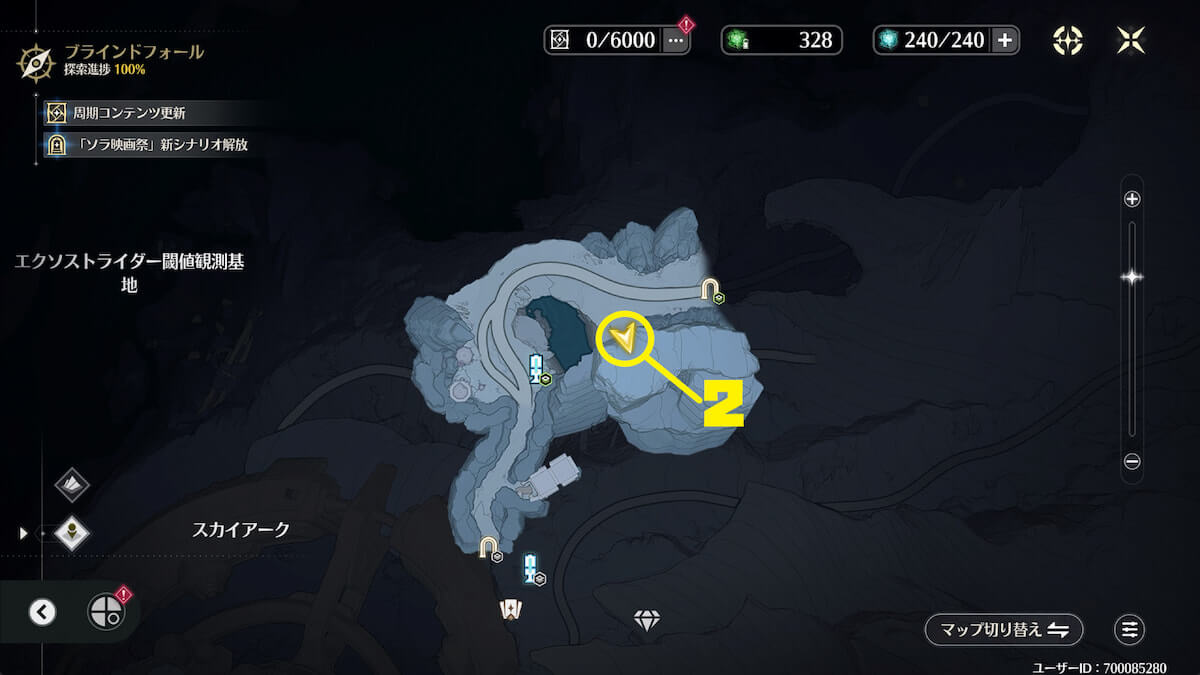
Task: Open the 0/6000 points details menu
Action: [676, 40]
